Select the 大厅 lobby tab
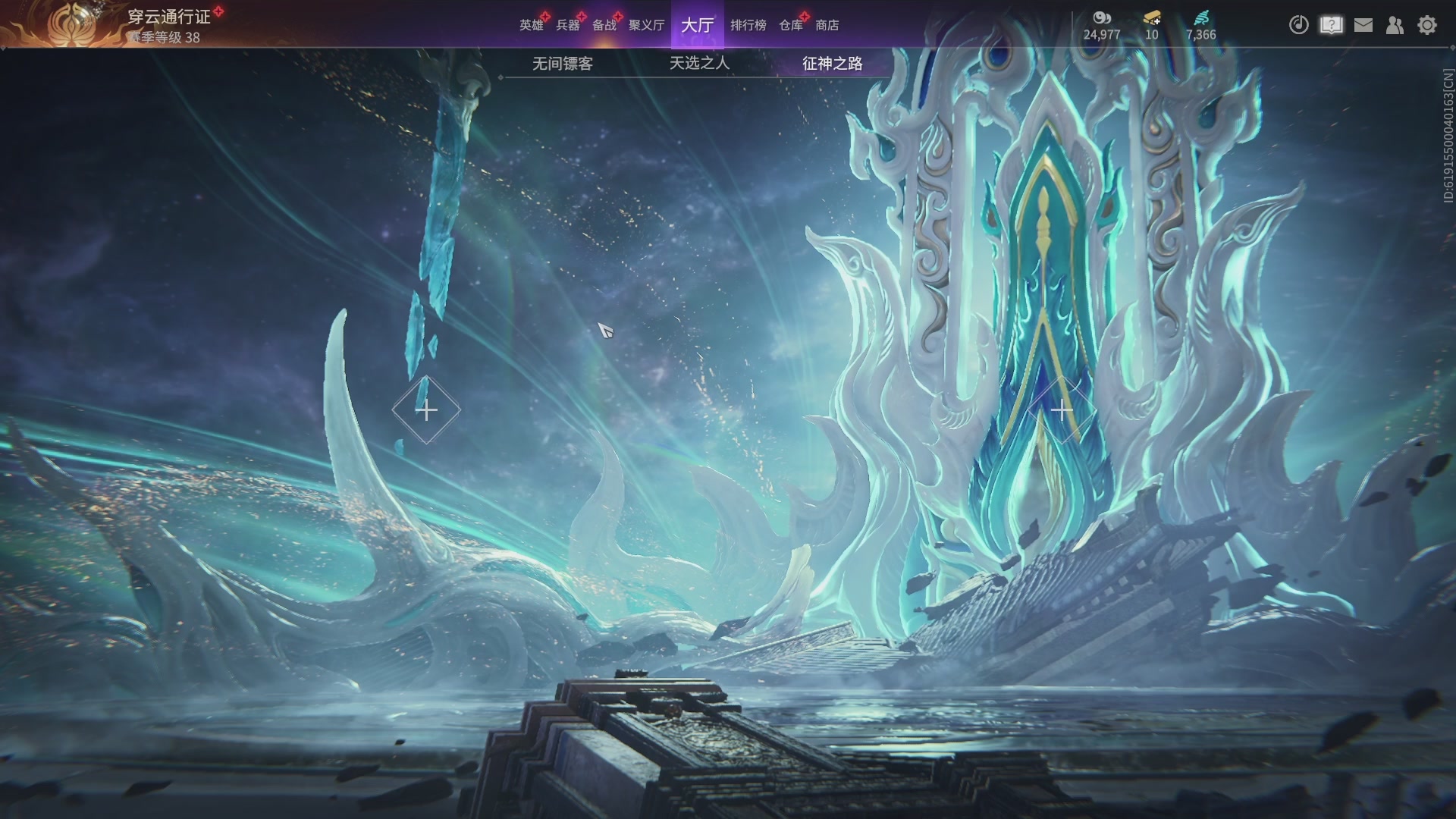Viewport: 1456px width, 819px height. coord(697,25)
